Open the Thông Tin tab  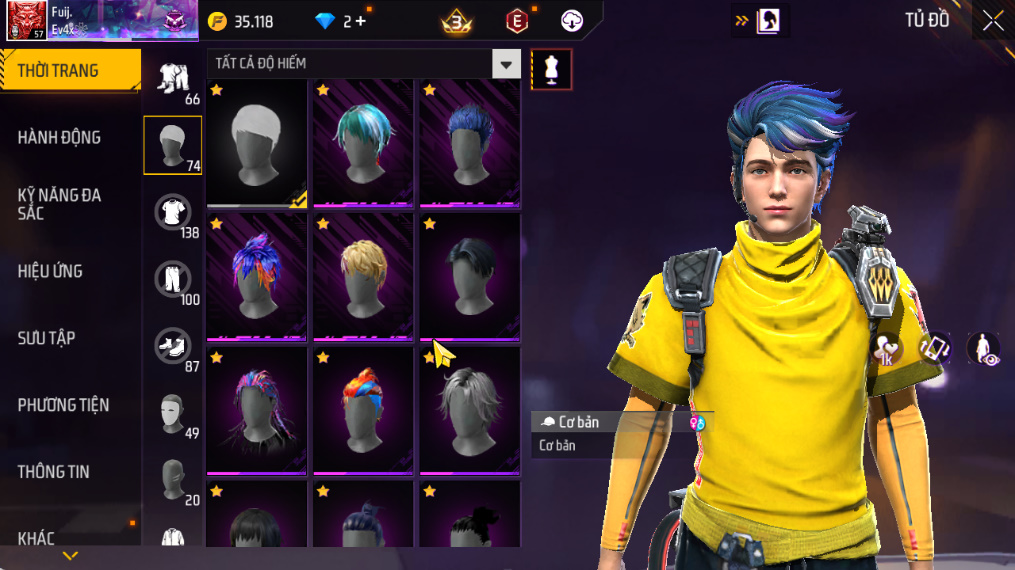(53, 472)
